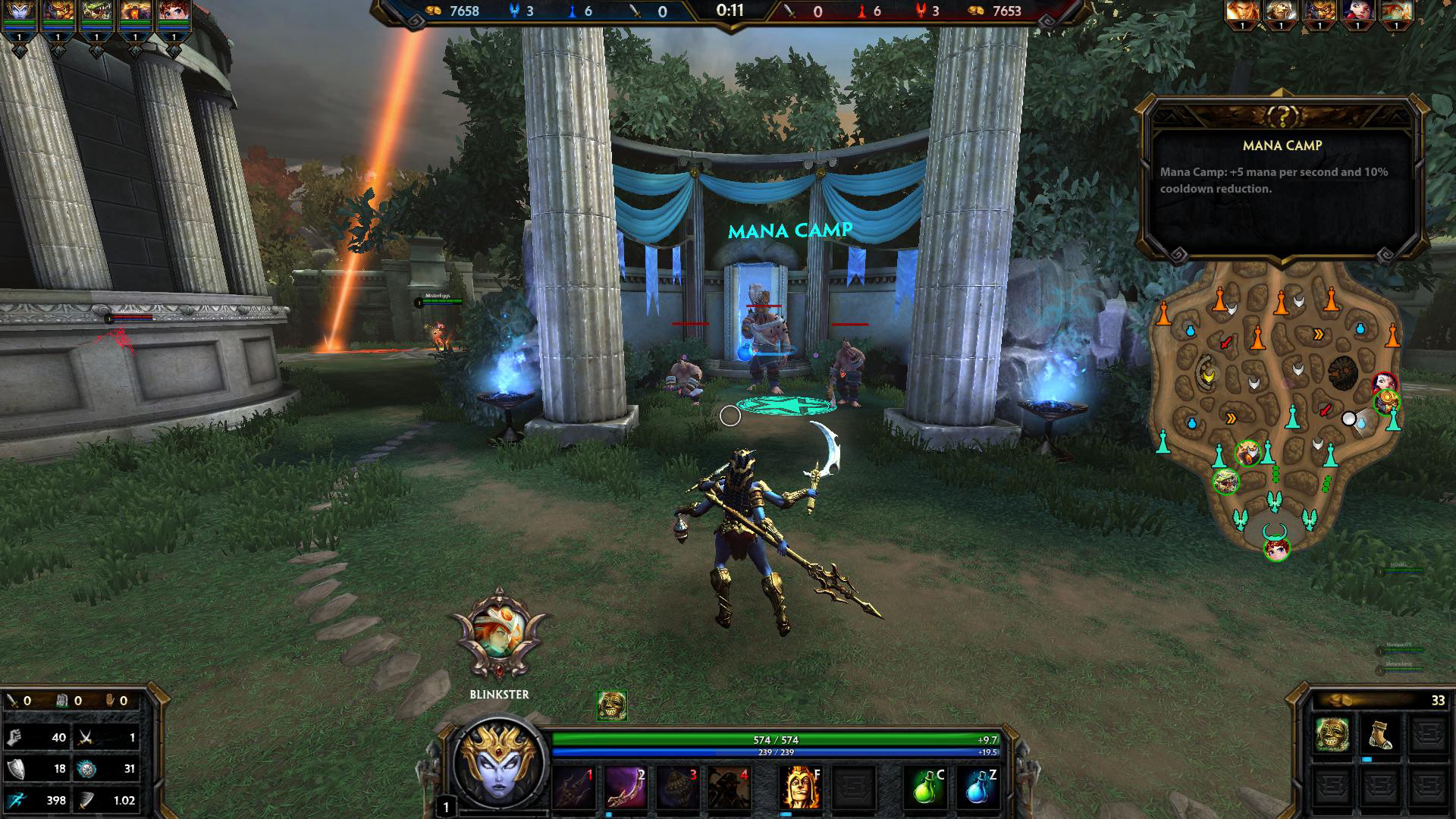Activate the first ability slot
The image size is (1456, 819).
point(574,788)
